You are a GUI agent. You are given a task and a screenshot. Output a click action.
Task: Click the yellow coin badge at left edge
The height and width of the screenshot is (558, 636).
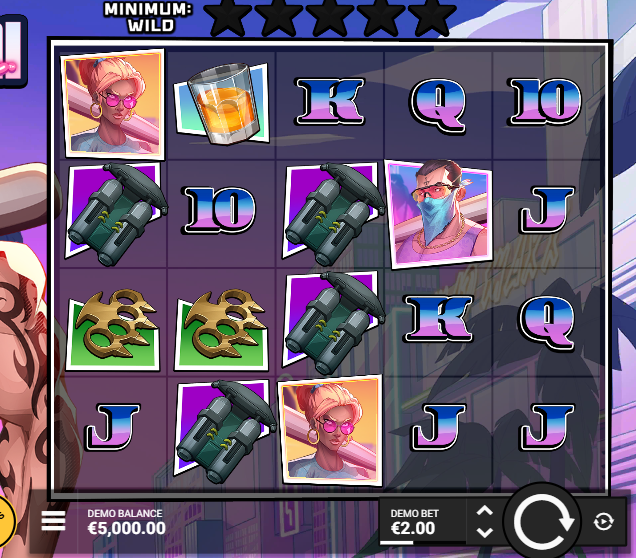[5, 518]
